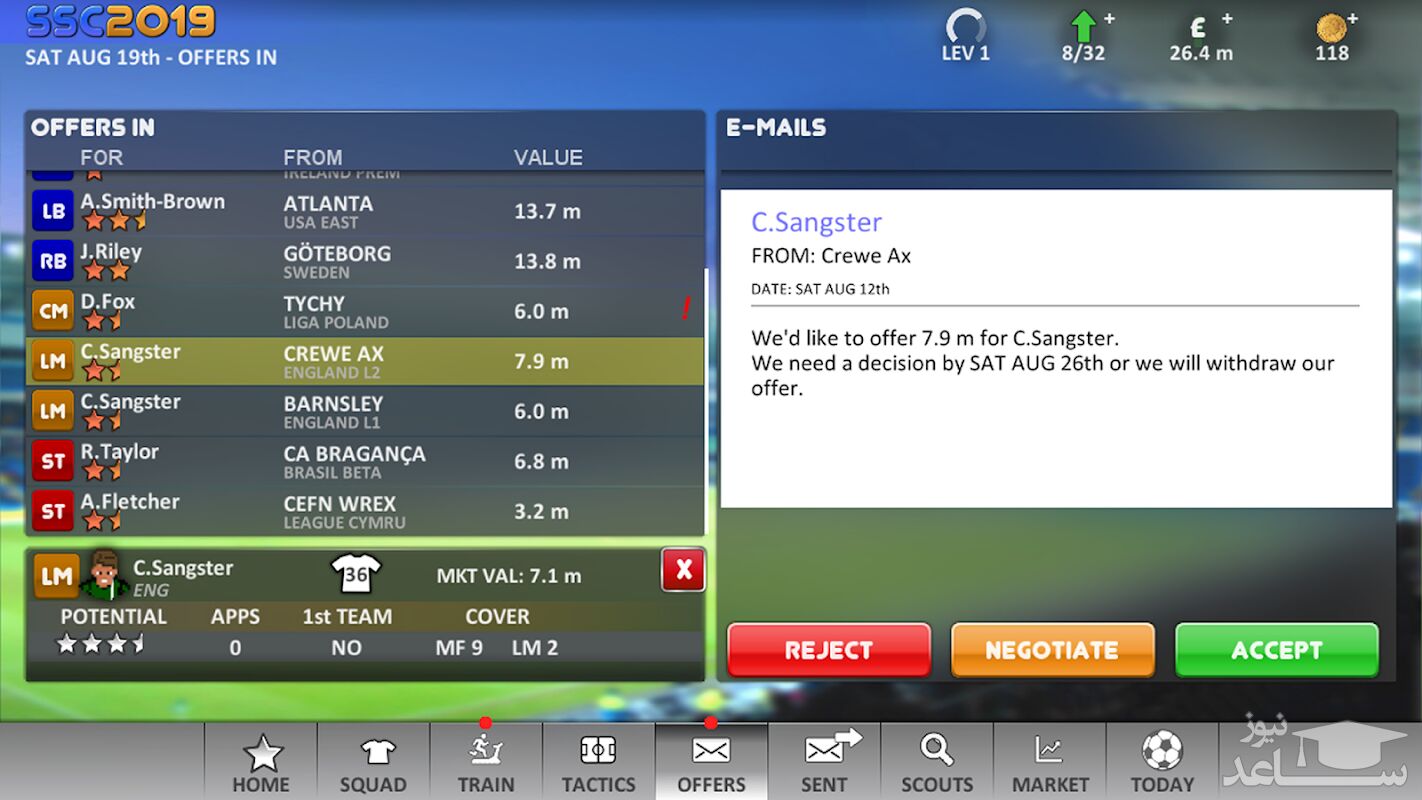Screen dimensions: 1422x800
Task: Open the R.Taylor offer from CA Bragança
Action: pyautogui.click(x=365, y=461)
